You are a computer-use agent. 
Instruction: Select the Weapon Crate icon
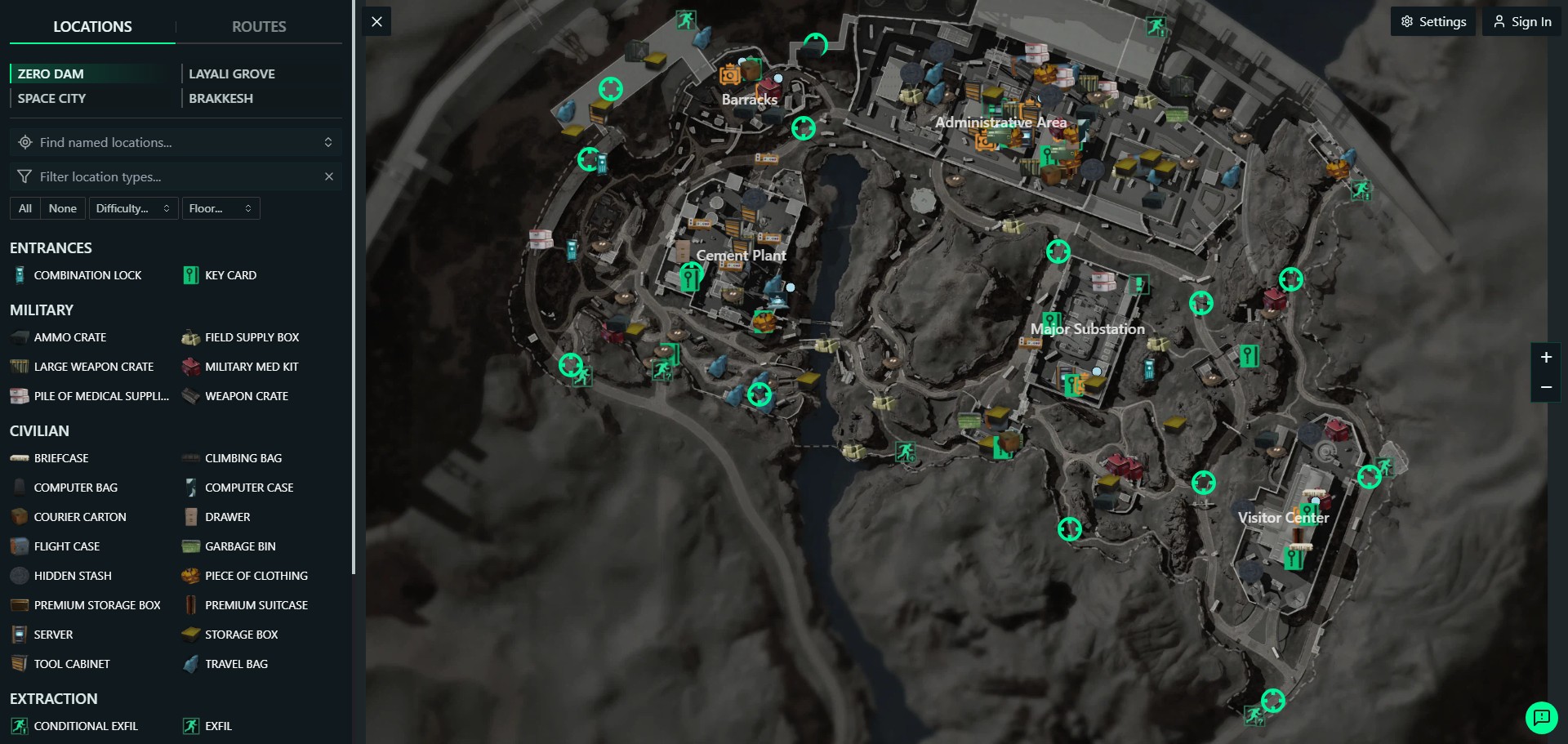[x=190, y=396]
